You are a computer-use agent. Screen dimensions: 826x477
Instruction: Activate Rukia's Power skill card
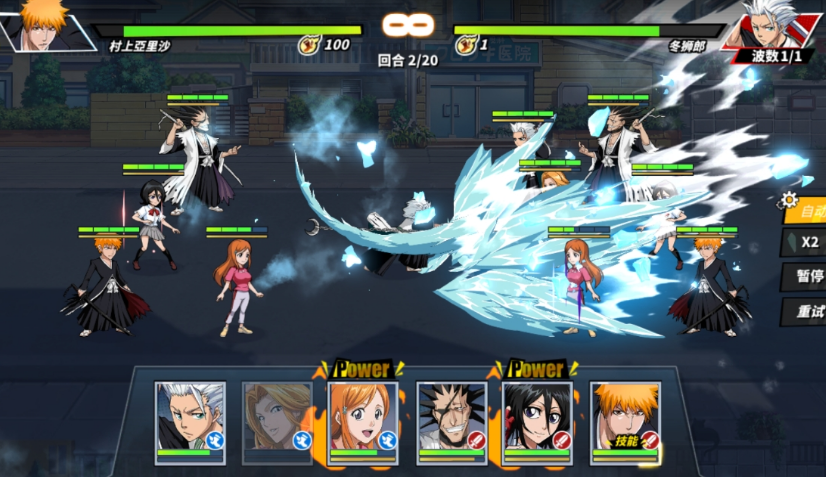click(x=537, y=422)
